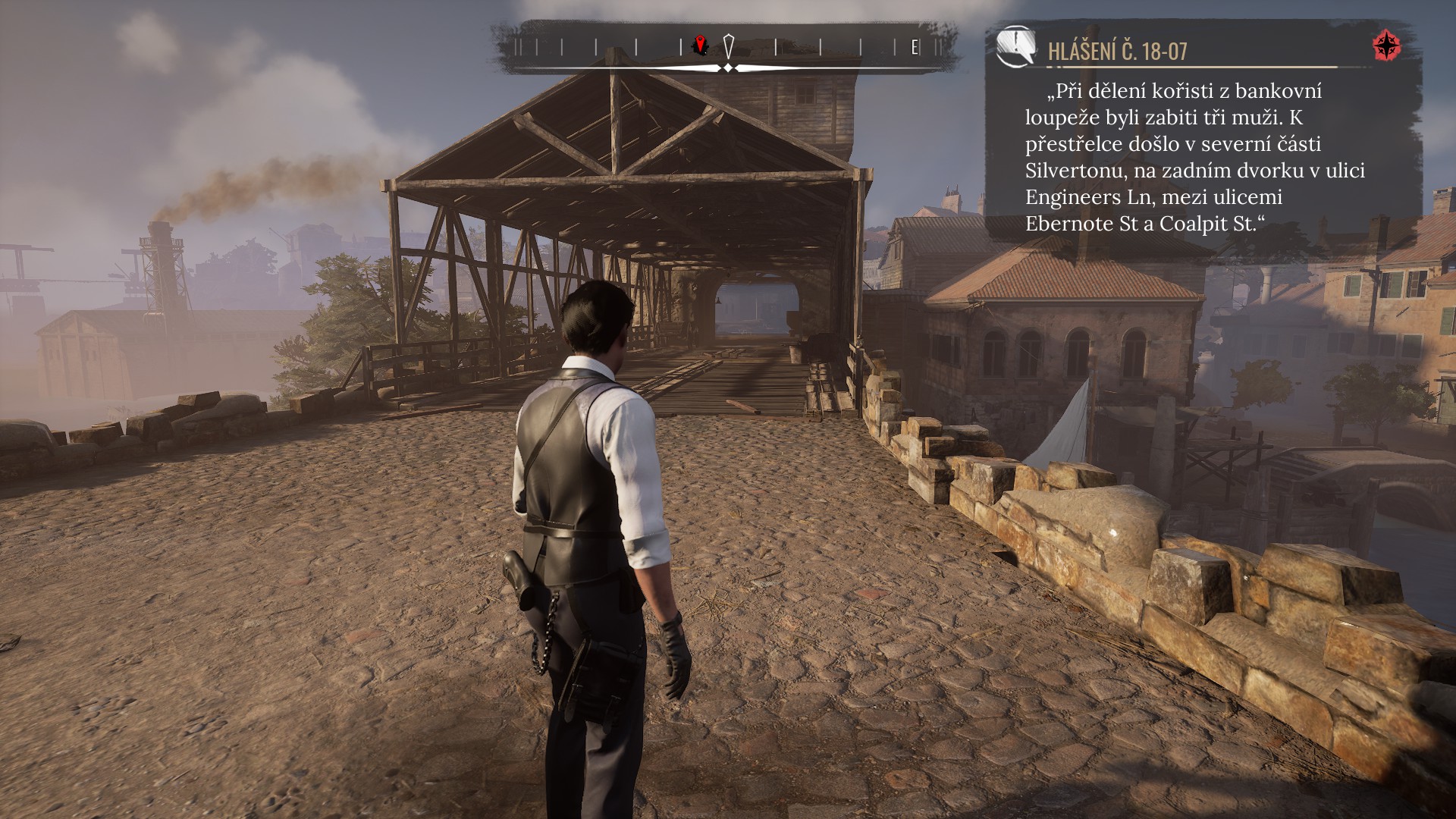
Task: Click the compass bar's white heading pointer
Action: point(728,45)
